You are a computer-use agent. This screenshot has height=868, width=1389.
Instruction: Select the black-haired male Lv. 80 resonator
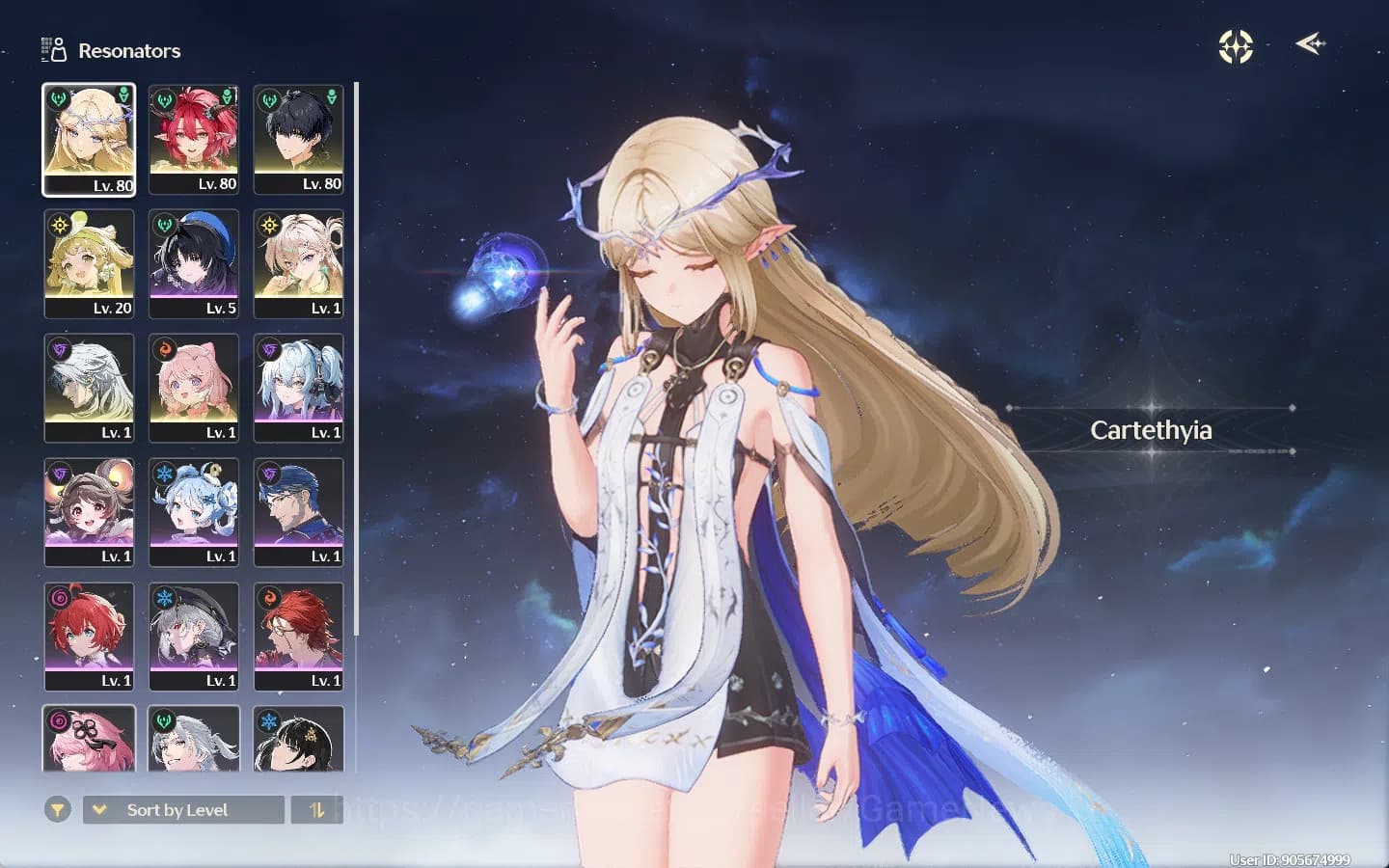(x=298, y=139)
